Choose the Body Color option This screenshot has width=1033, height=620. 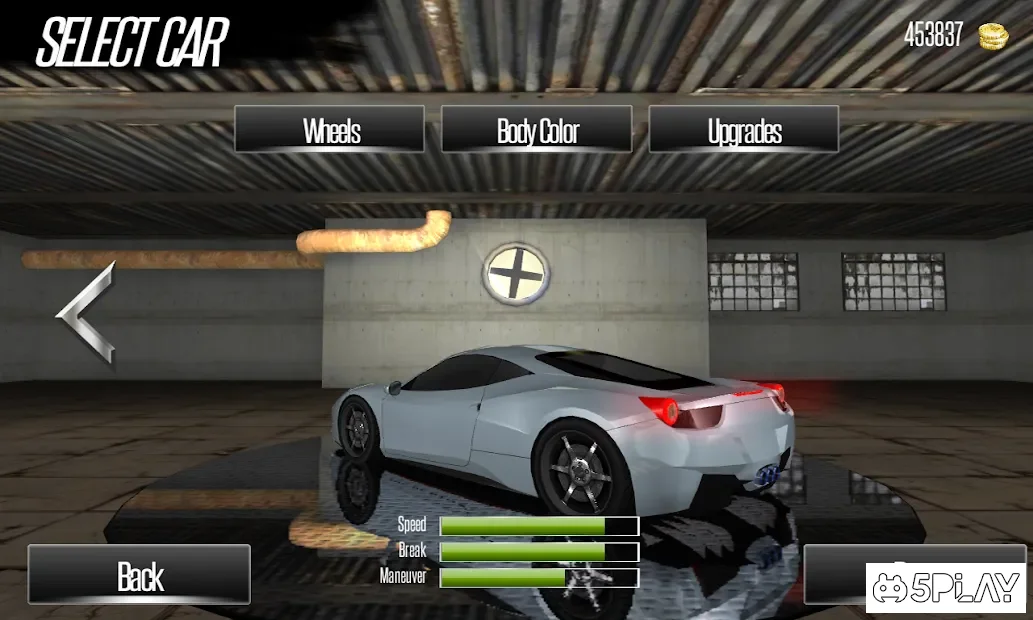click(537, 130)
